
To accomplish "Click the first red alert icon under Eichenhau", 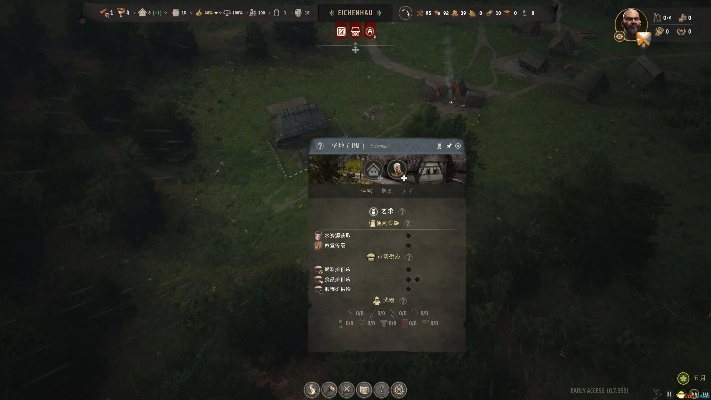I will point(341,32).
